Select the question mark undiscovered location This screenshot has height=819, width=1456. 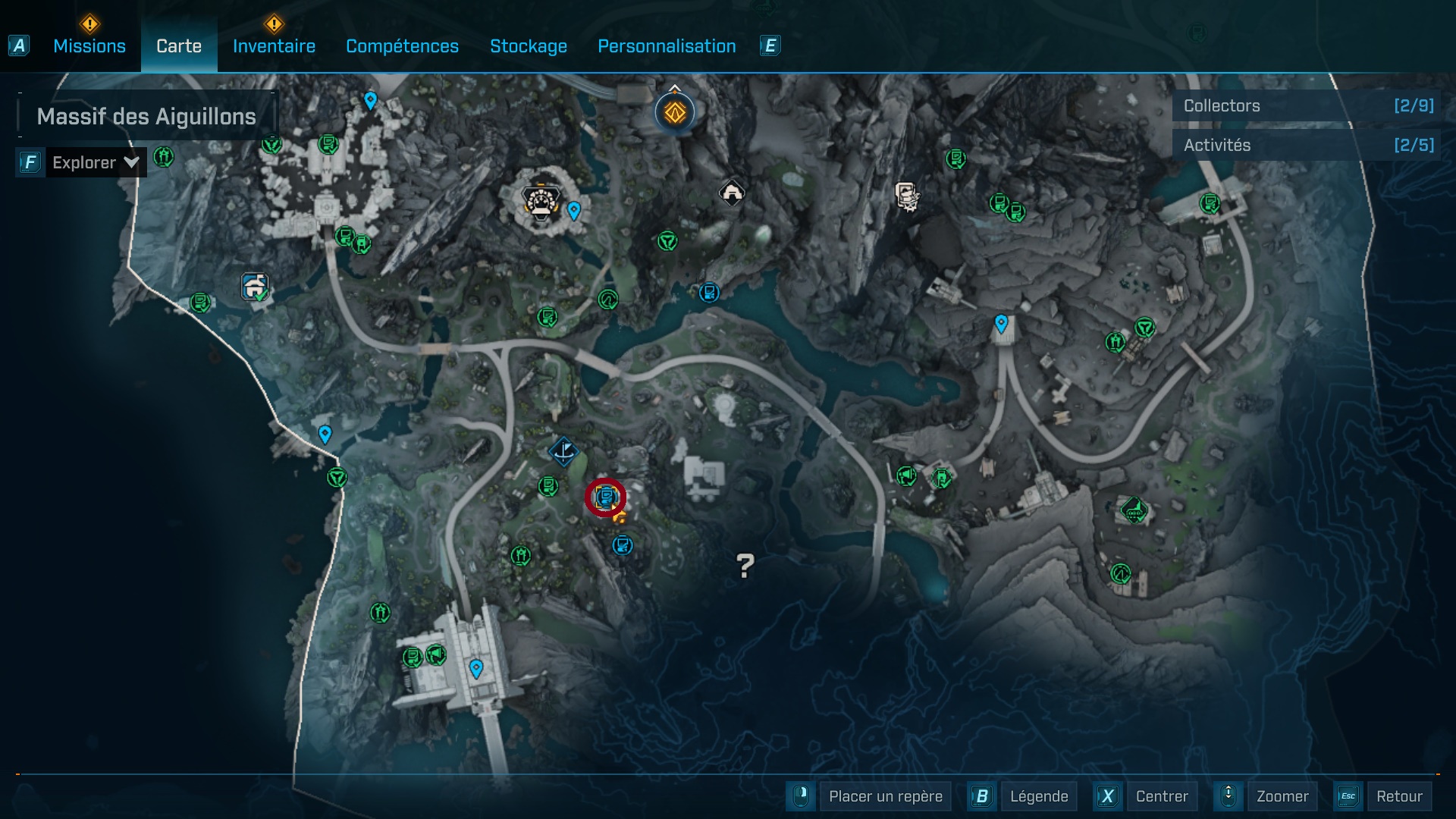click(x=745, y=565)
